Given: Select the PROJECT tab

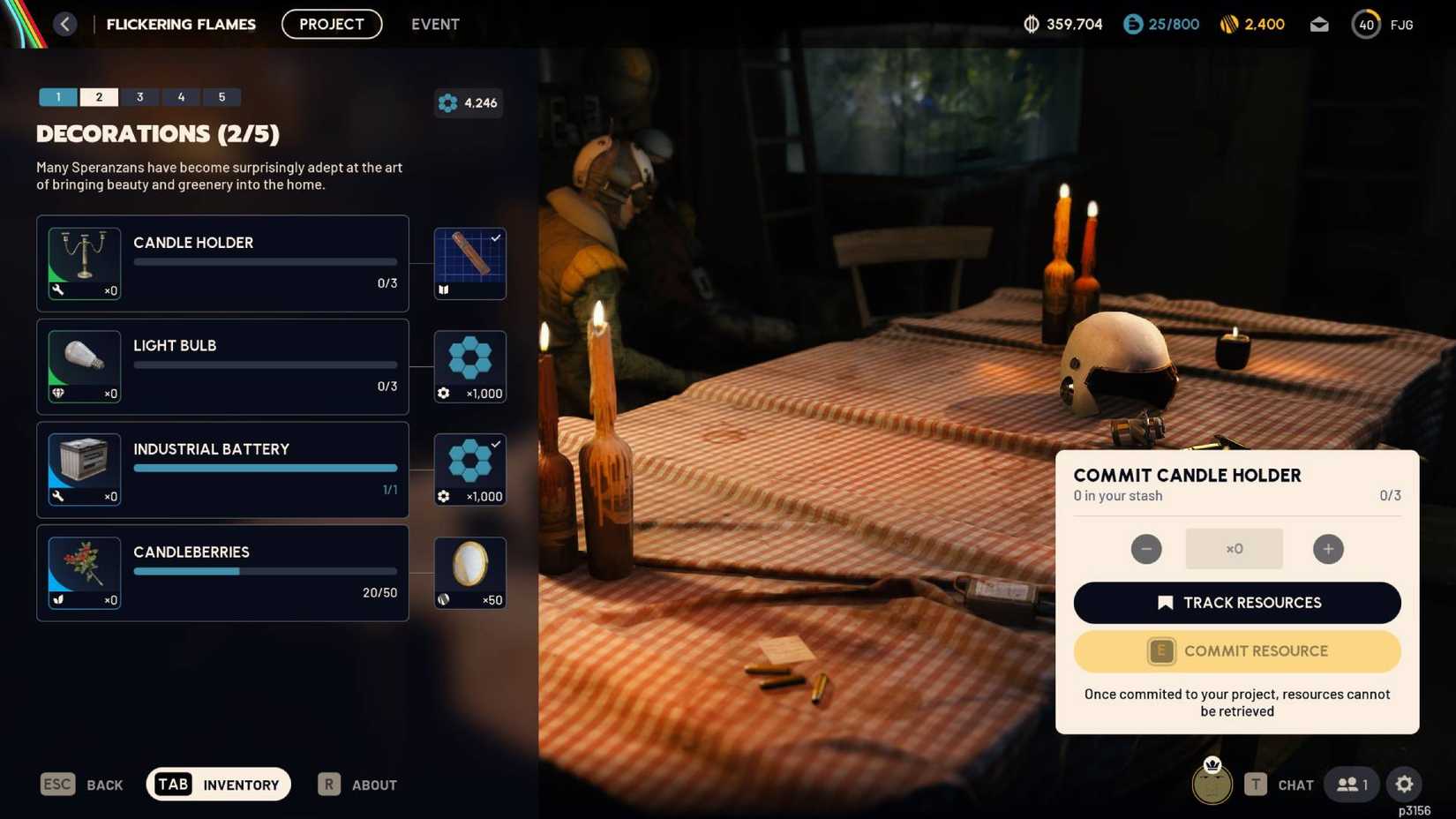Looking at the screenshot, I should coord(332,24).
